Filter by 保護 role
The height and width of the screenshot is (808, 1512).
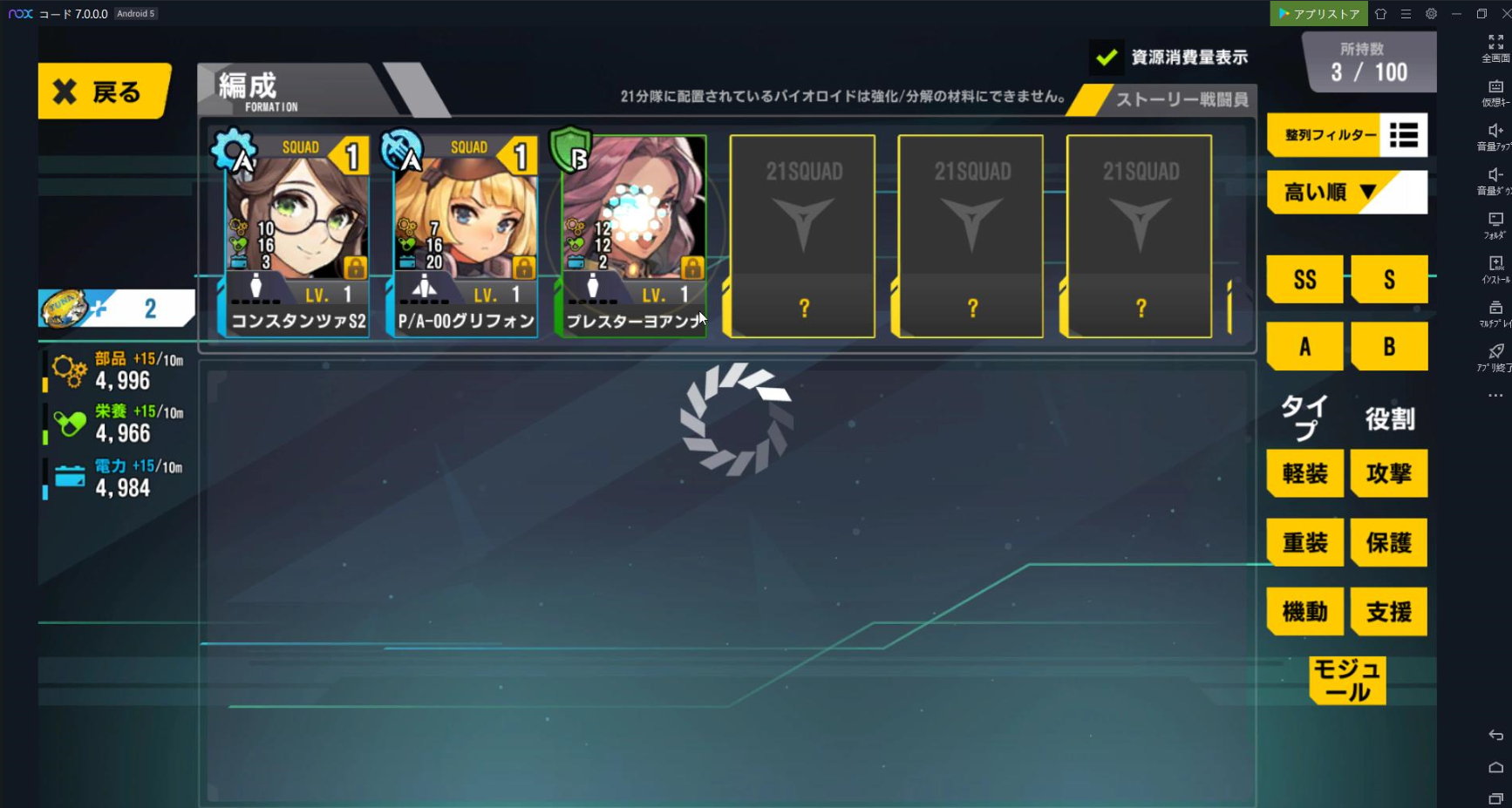click(x=1388, y=542)
